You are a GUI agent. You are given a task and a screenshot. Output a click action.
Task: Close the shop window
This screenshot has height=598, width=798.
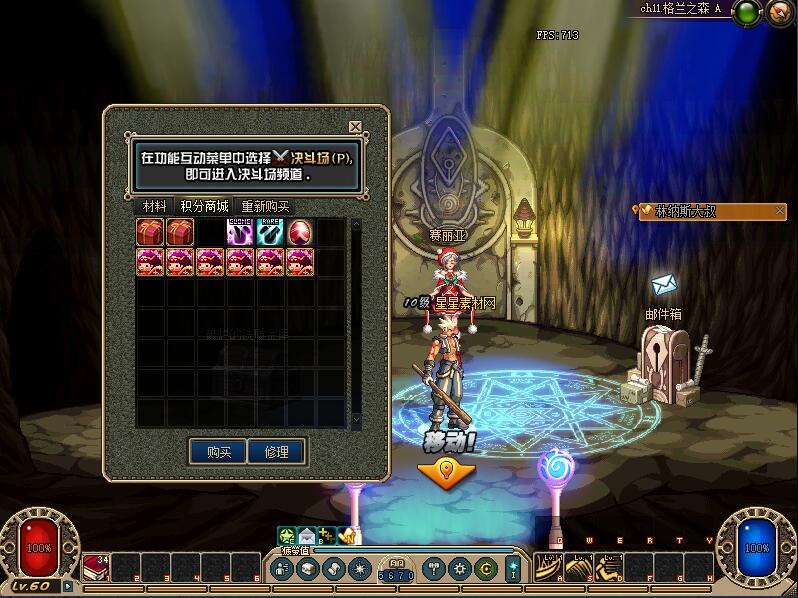click(355, 127)
